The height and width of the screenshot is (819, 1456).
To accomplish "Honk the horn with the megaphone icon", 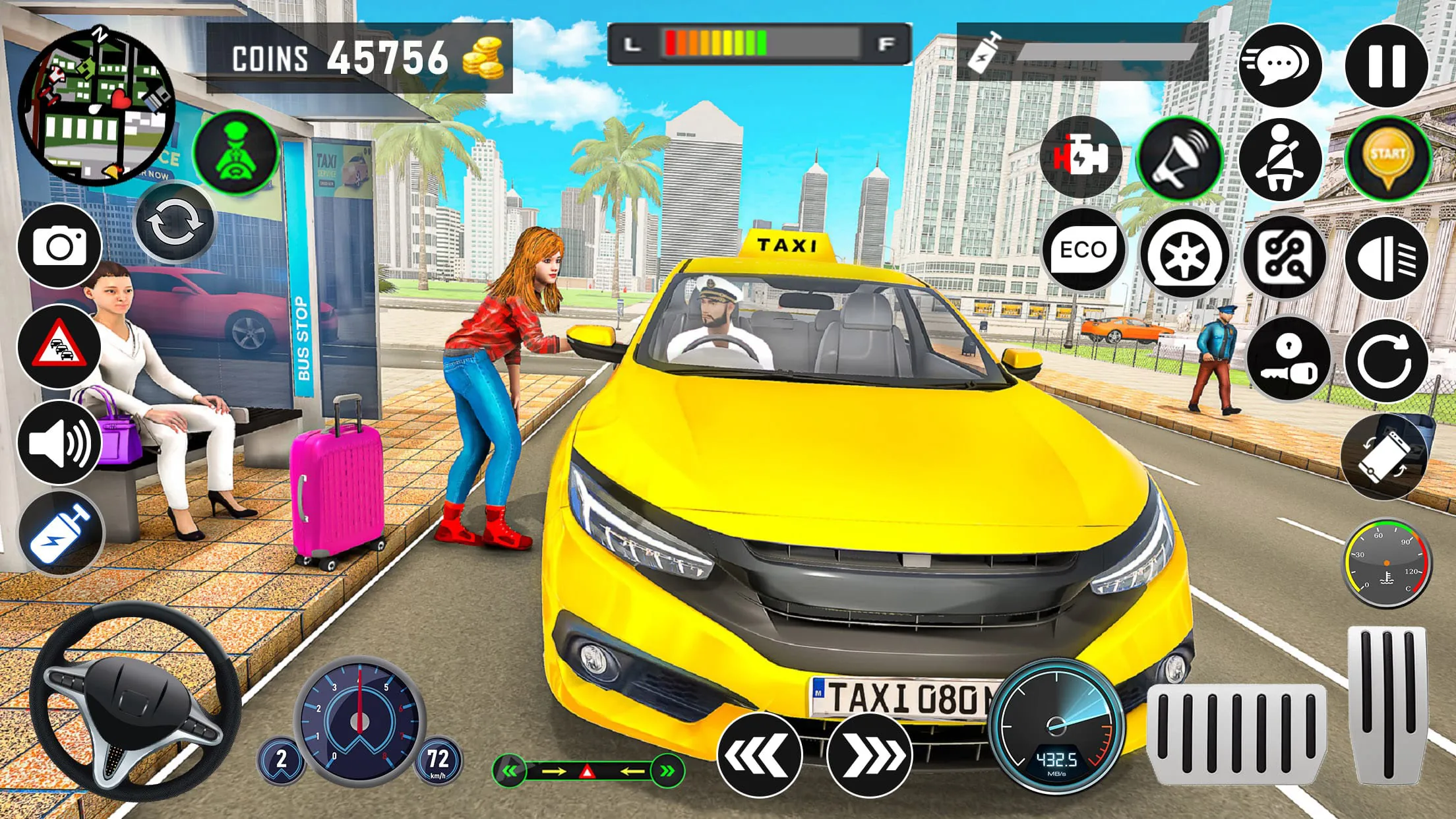I will pos(1180,158).
